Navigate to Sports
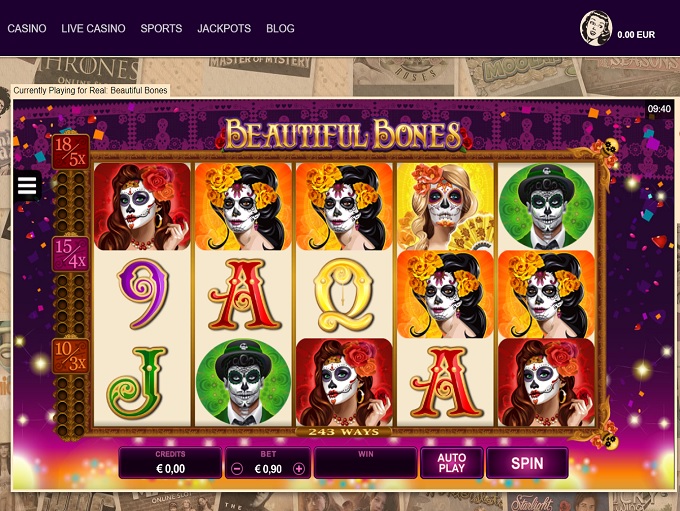The width and height of the screenshot is (680, 511). click(161, 28)
